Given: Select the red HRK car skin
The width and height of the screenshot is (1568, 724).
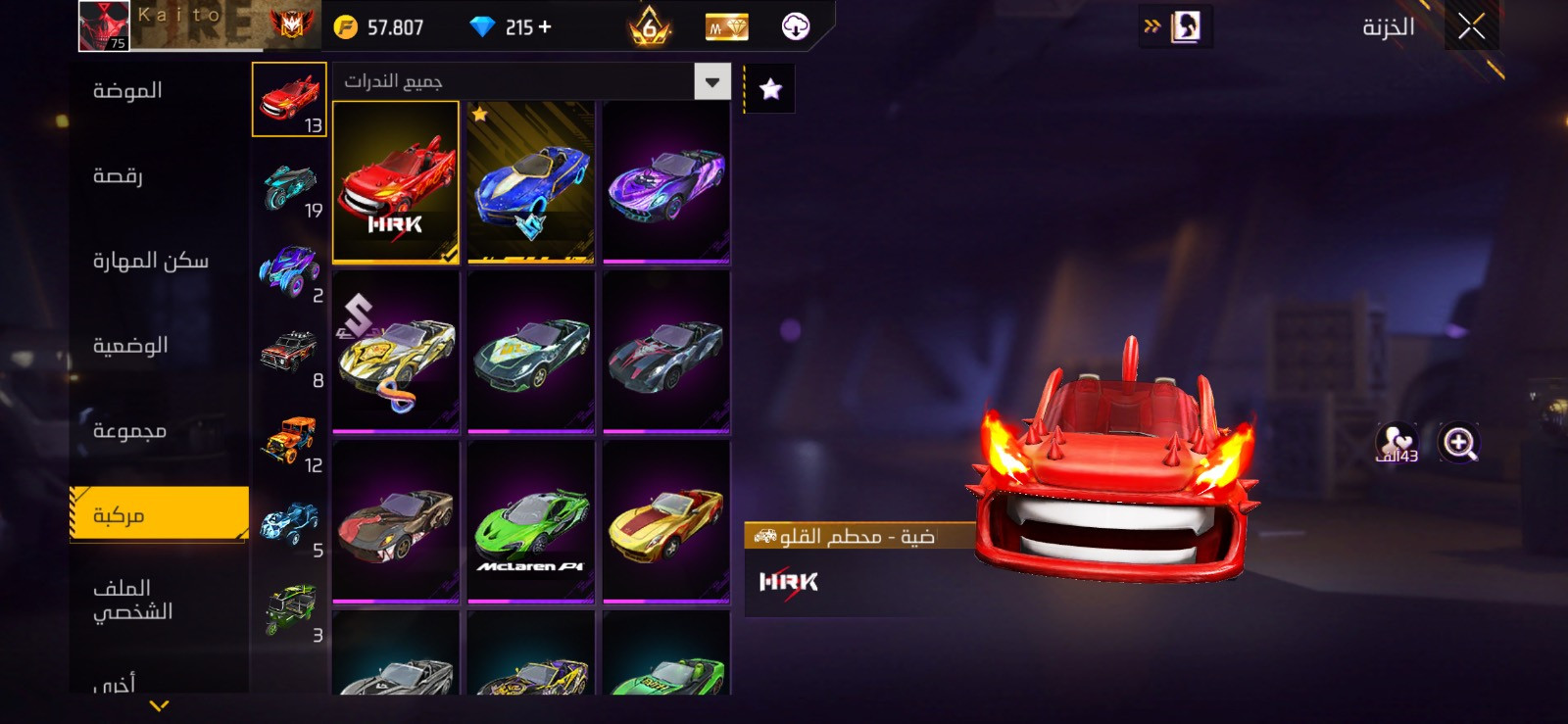Looking at the screenshot, I should point(396,182).
